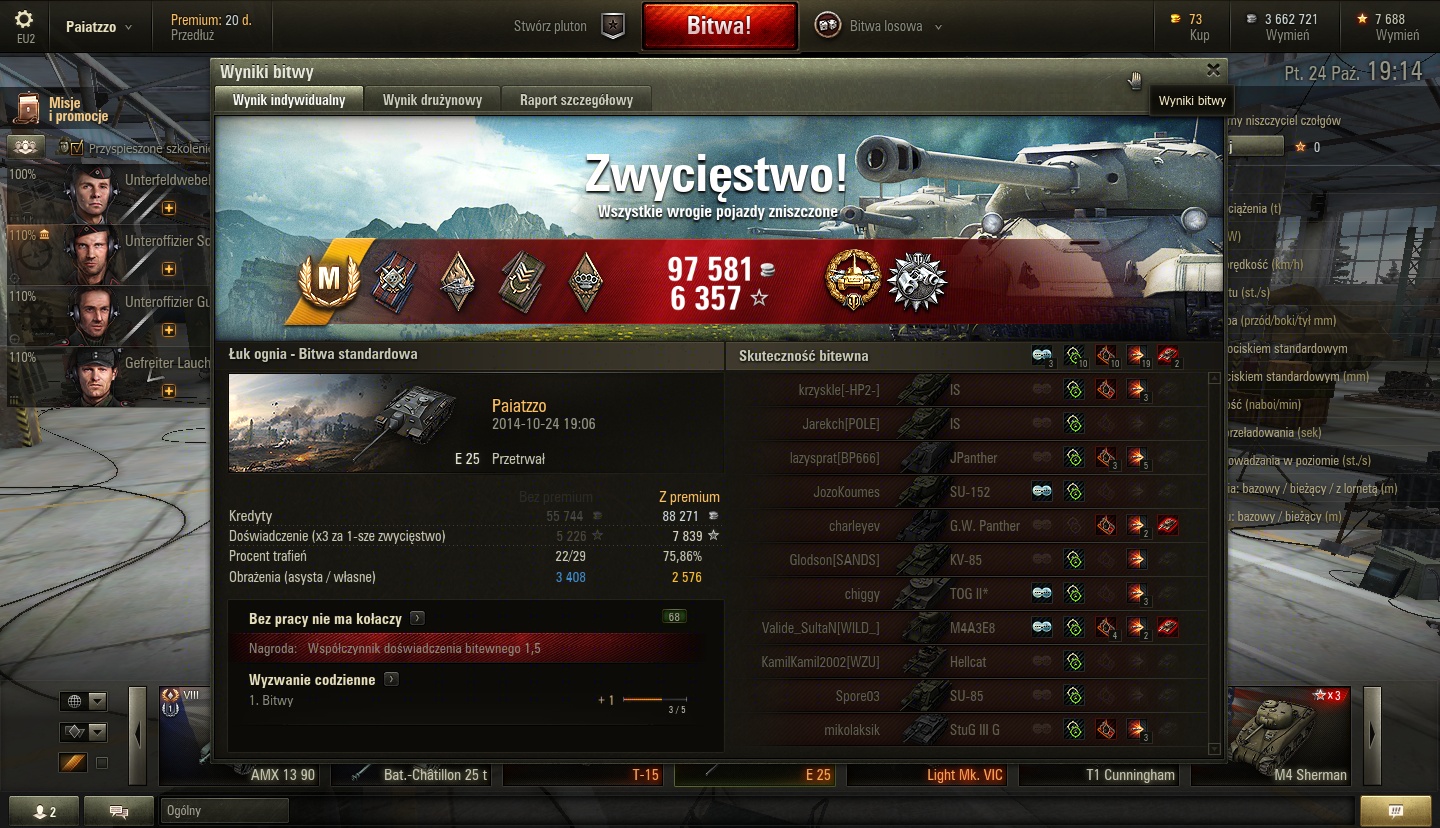Start a battle with the Bitwa! button
The height and width of the screenshot is (828, 1440).
point(719,26)
